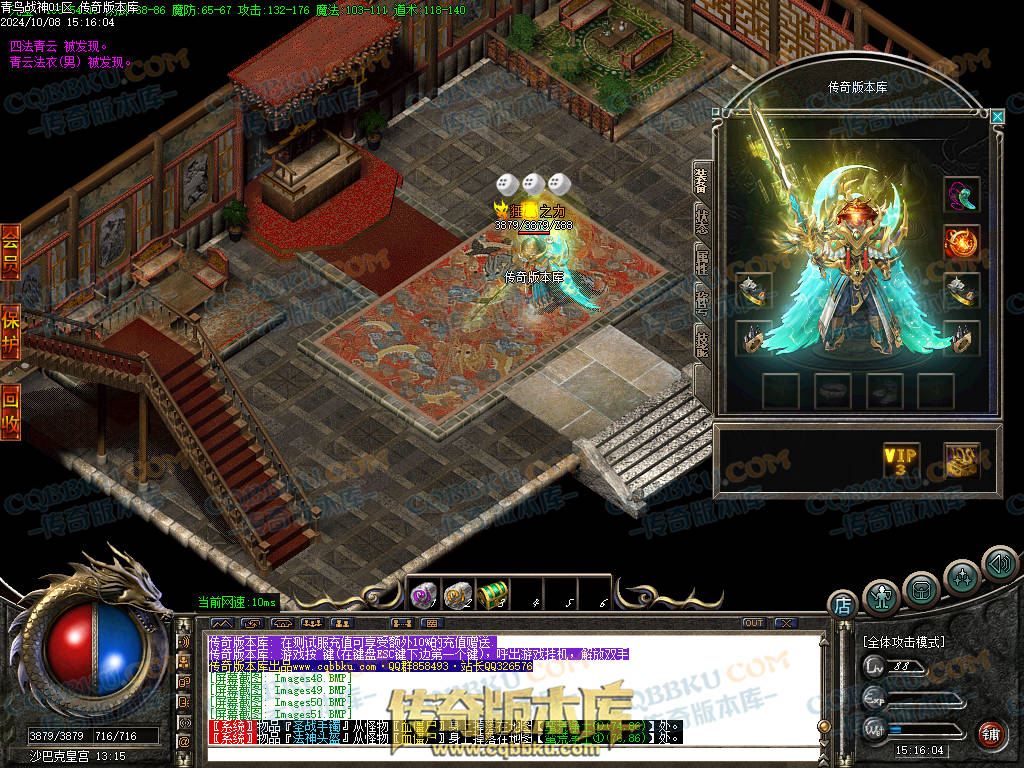Viewport: 1024px width, 768px height.
Task: Toggle sound with the speaker button
Action: 998,563
